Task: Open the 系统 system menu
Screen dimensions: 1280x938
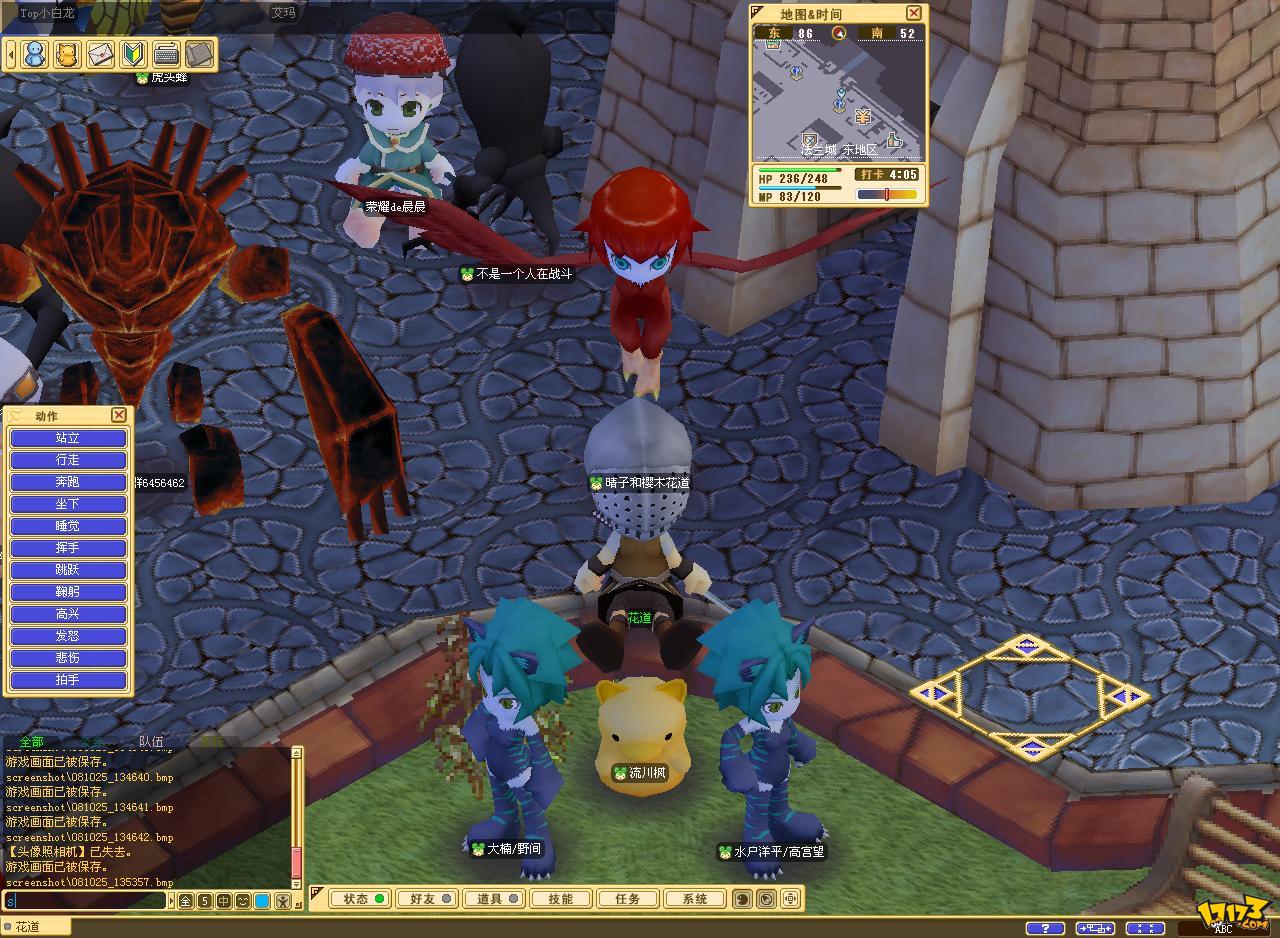Action: click(x=695, y=899)
